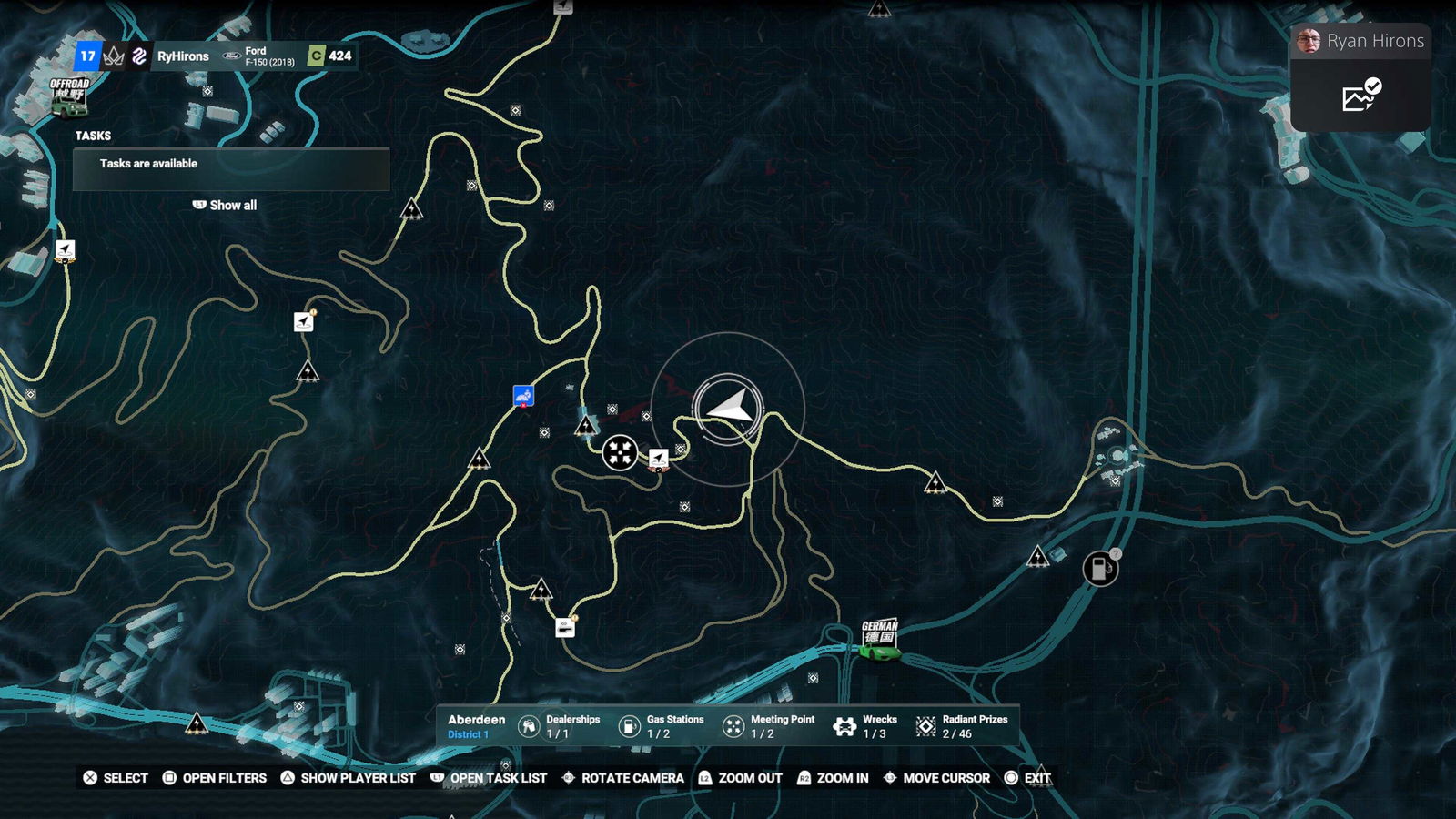1456x819 pixels.
Task: Open the Ryan Hirons overlay notification
Action: (1361, 42)
